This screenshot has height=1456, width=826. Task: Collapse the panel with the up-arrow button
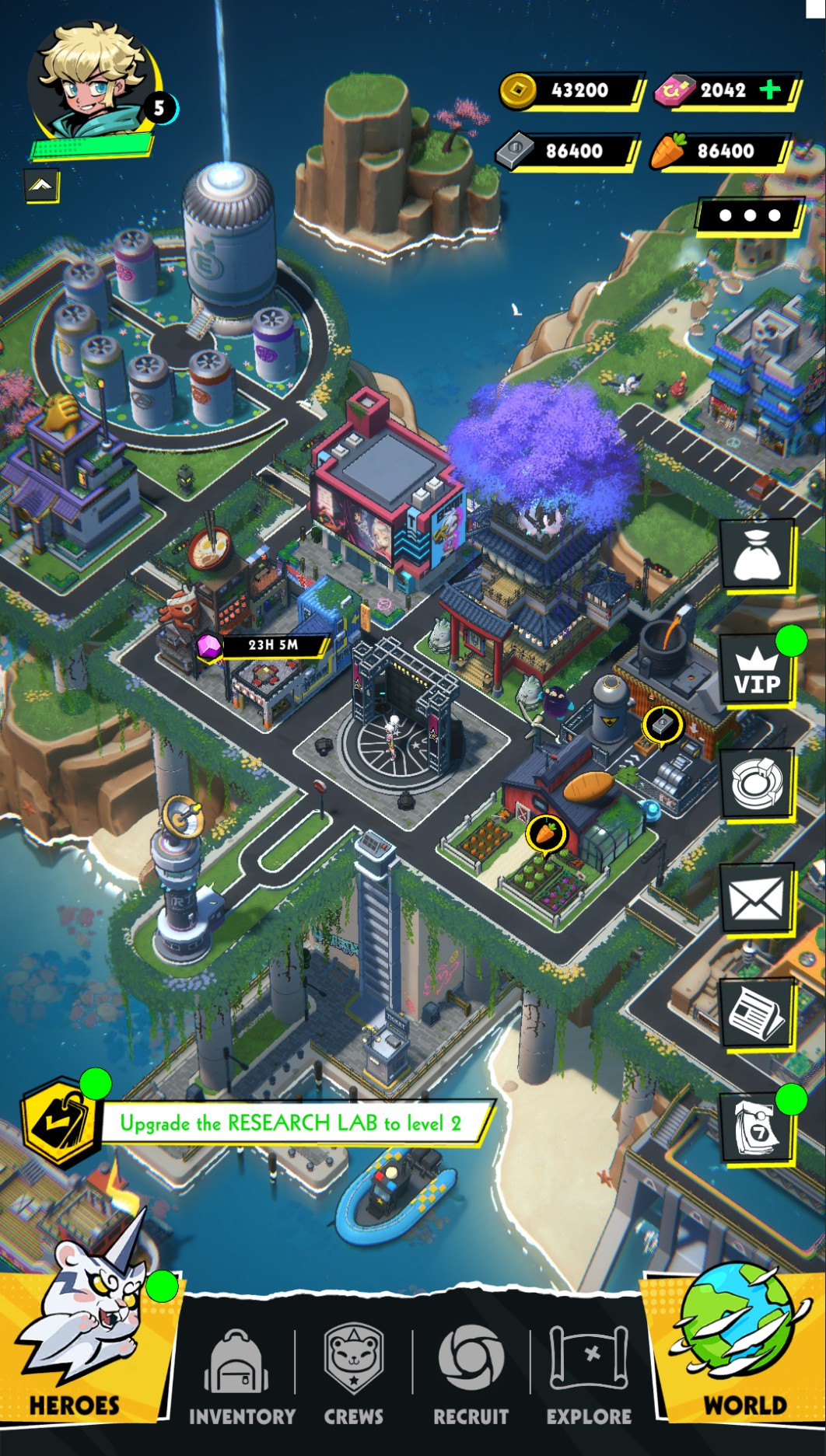pyautogui.click(x=42, y=186)
